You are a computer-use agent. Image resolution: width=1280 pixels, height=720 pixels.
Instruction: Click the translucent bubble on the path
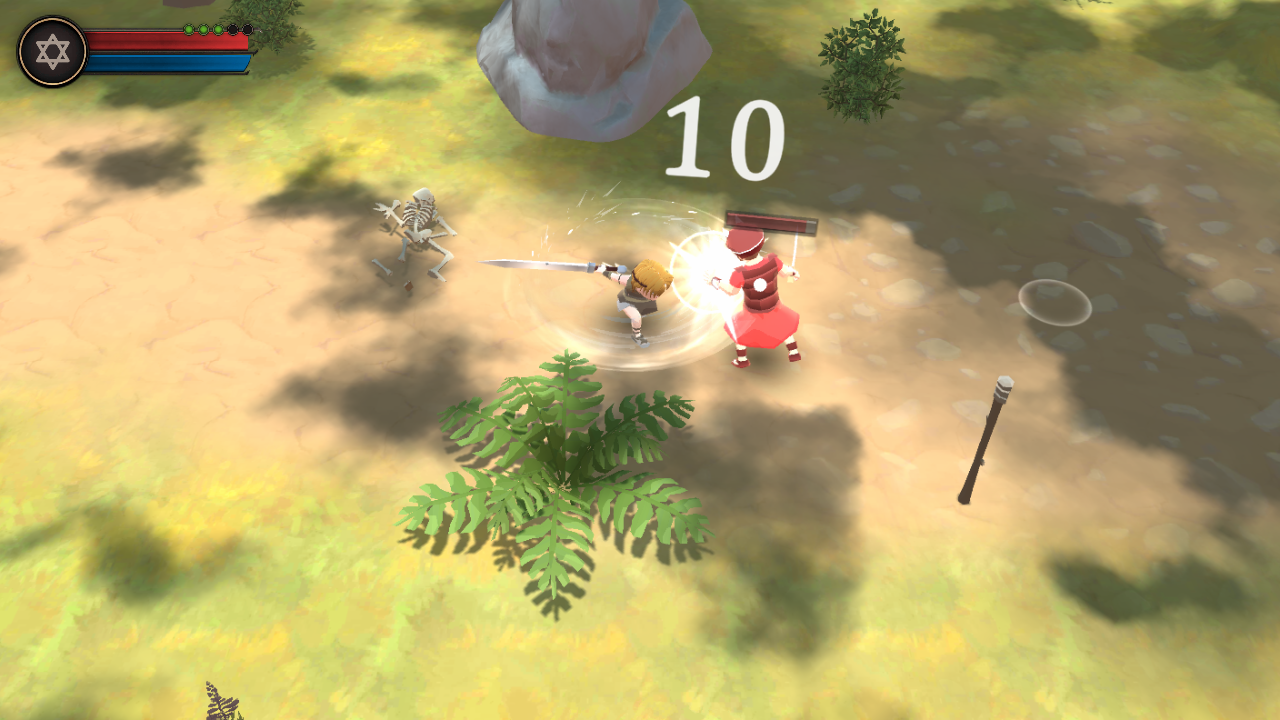tap(1055, 300)
